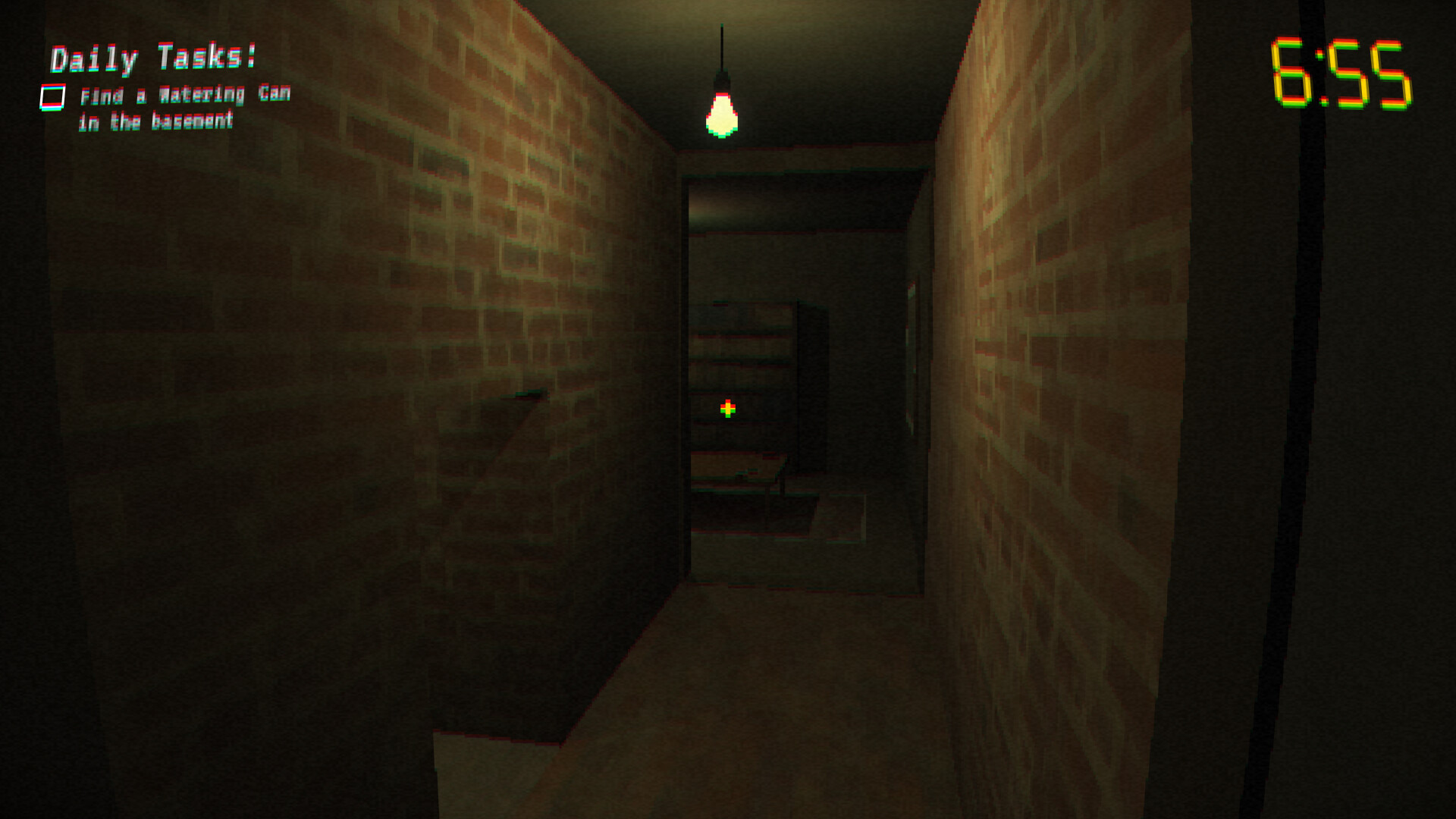Open the doorway at the corridor's end
The height and width of the screenshot is (819, 1456).
[x=804, y=356]
